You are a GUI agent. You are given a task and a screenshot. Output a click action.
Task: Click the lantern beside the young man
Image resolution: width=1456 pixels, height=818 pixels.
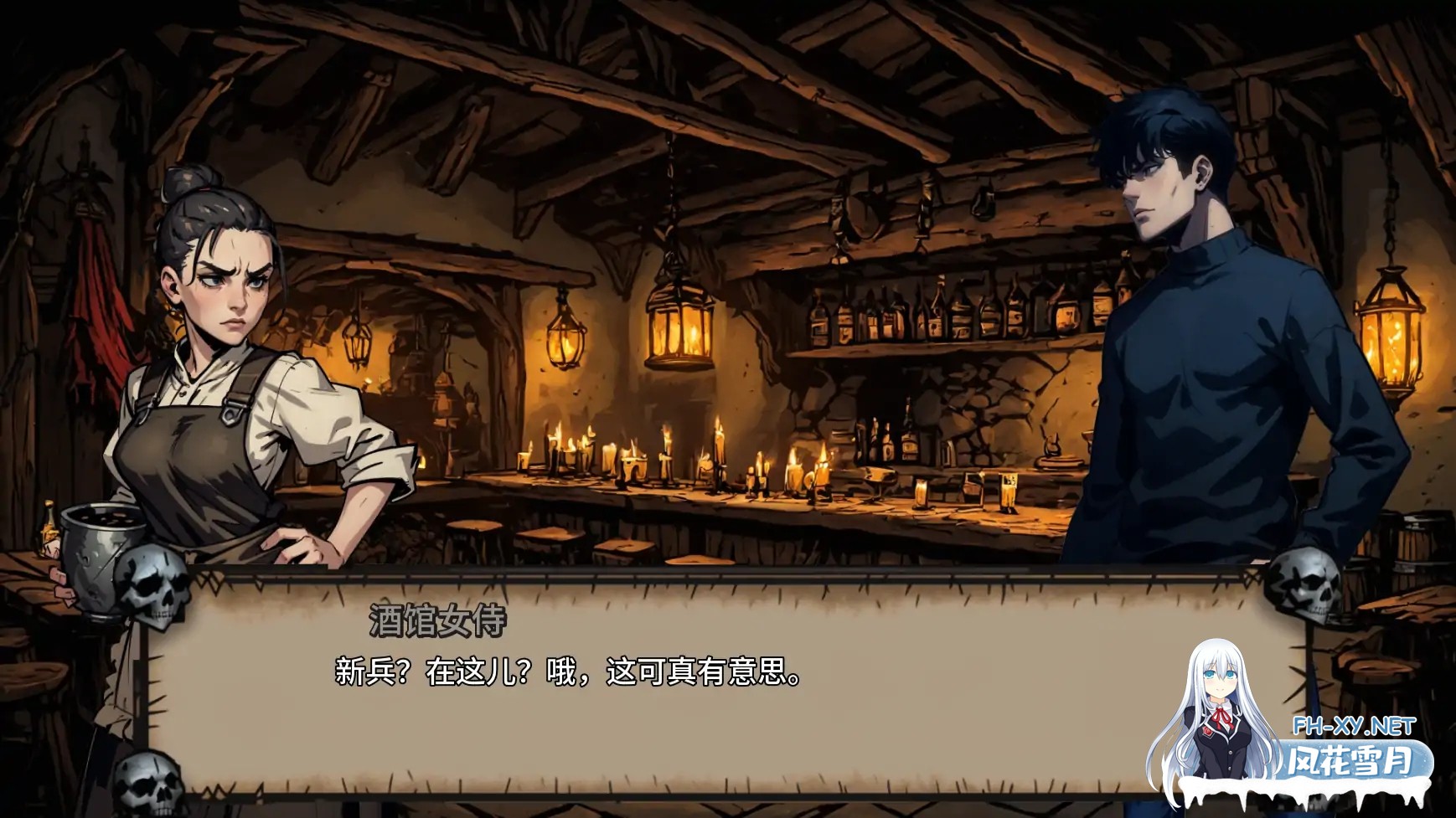pyautogui.click(x=1388, y=335)
